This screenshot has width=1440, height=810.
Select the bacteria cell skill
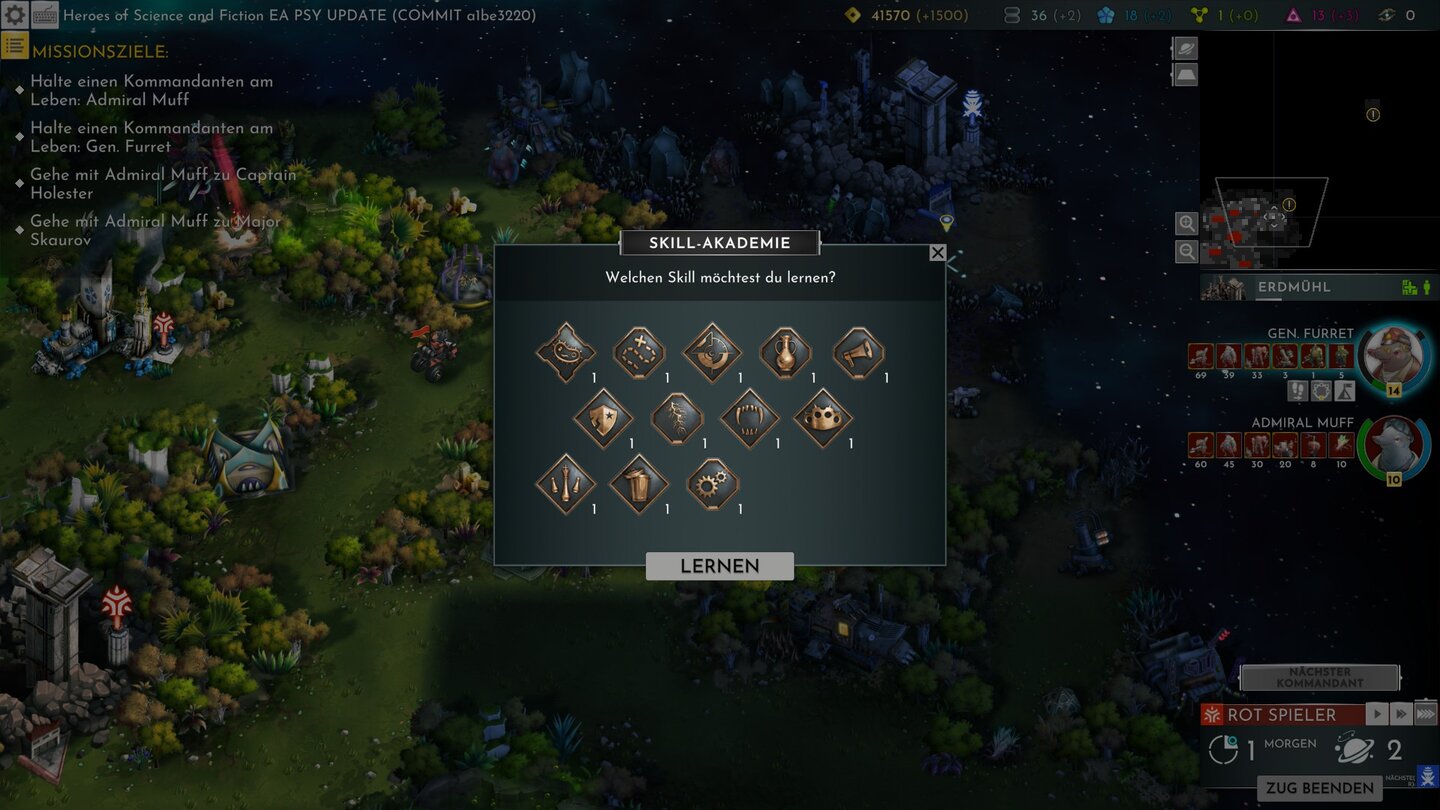click(x=566, y=352)
